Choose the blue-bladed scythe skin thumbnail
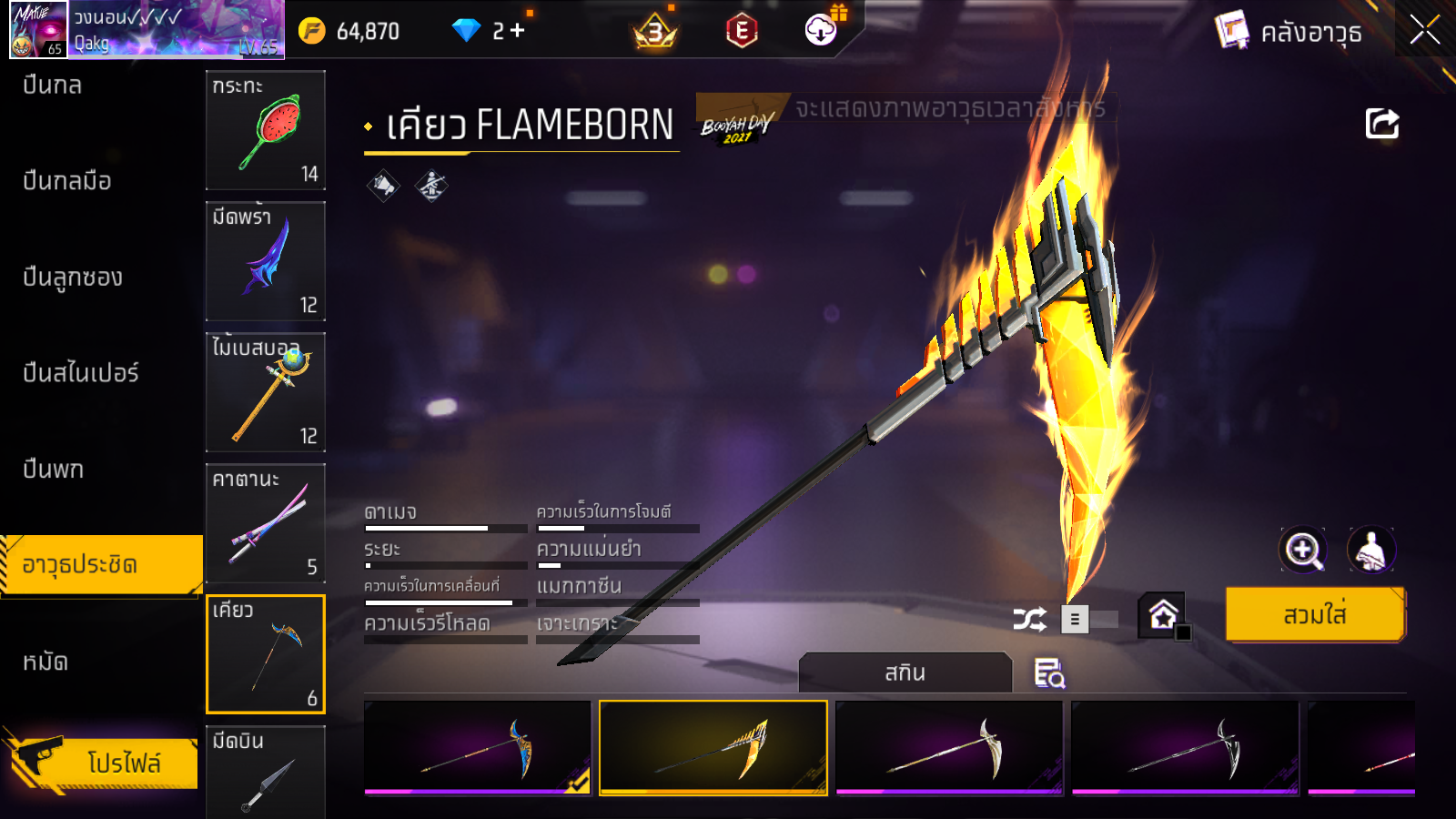 click(478, 747)
